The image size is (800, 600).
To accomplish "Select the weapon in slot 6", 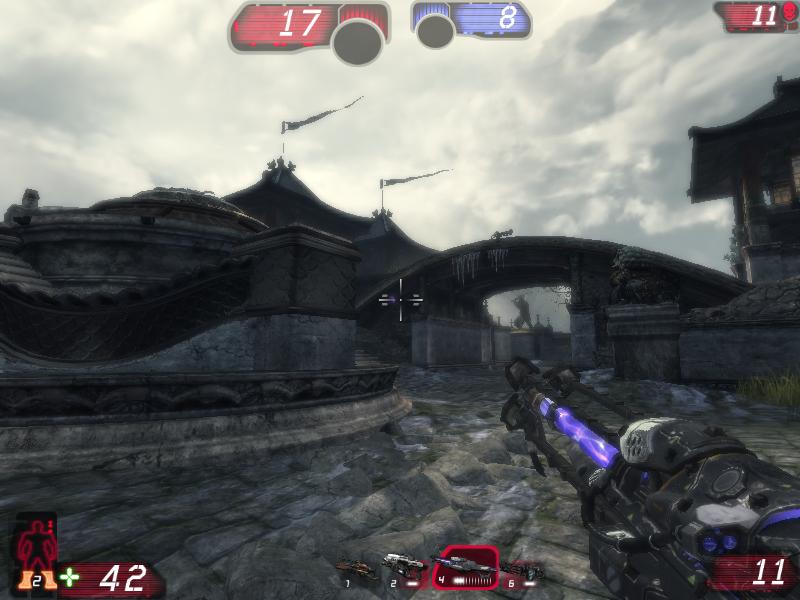I will 524,570.
